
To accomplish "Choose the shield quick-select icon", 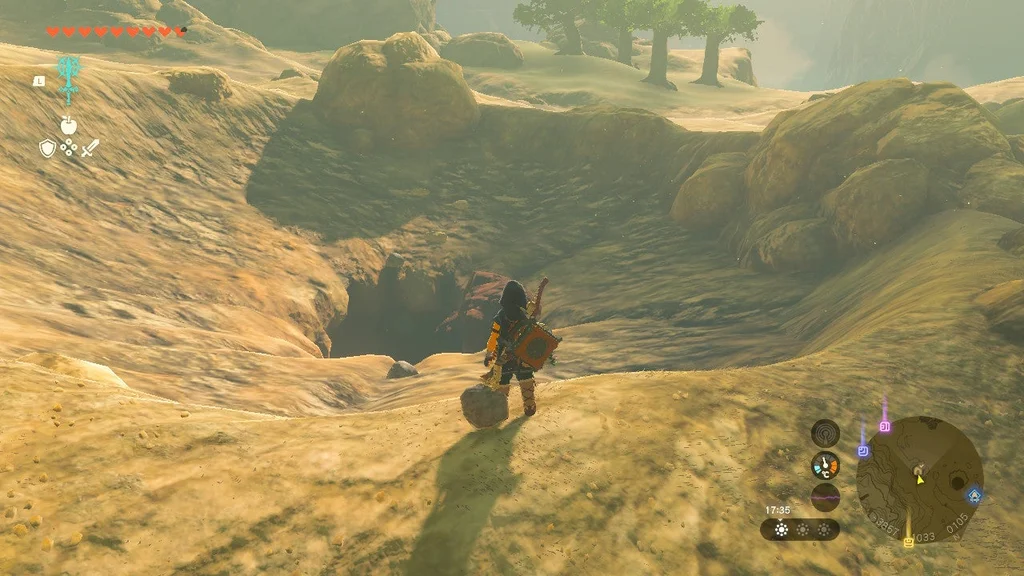I will pyautogui.click(x=47, y=148).
